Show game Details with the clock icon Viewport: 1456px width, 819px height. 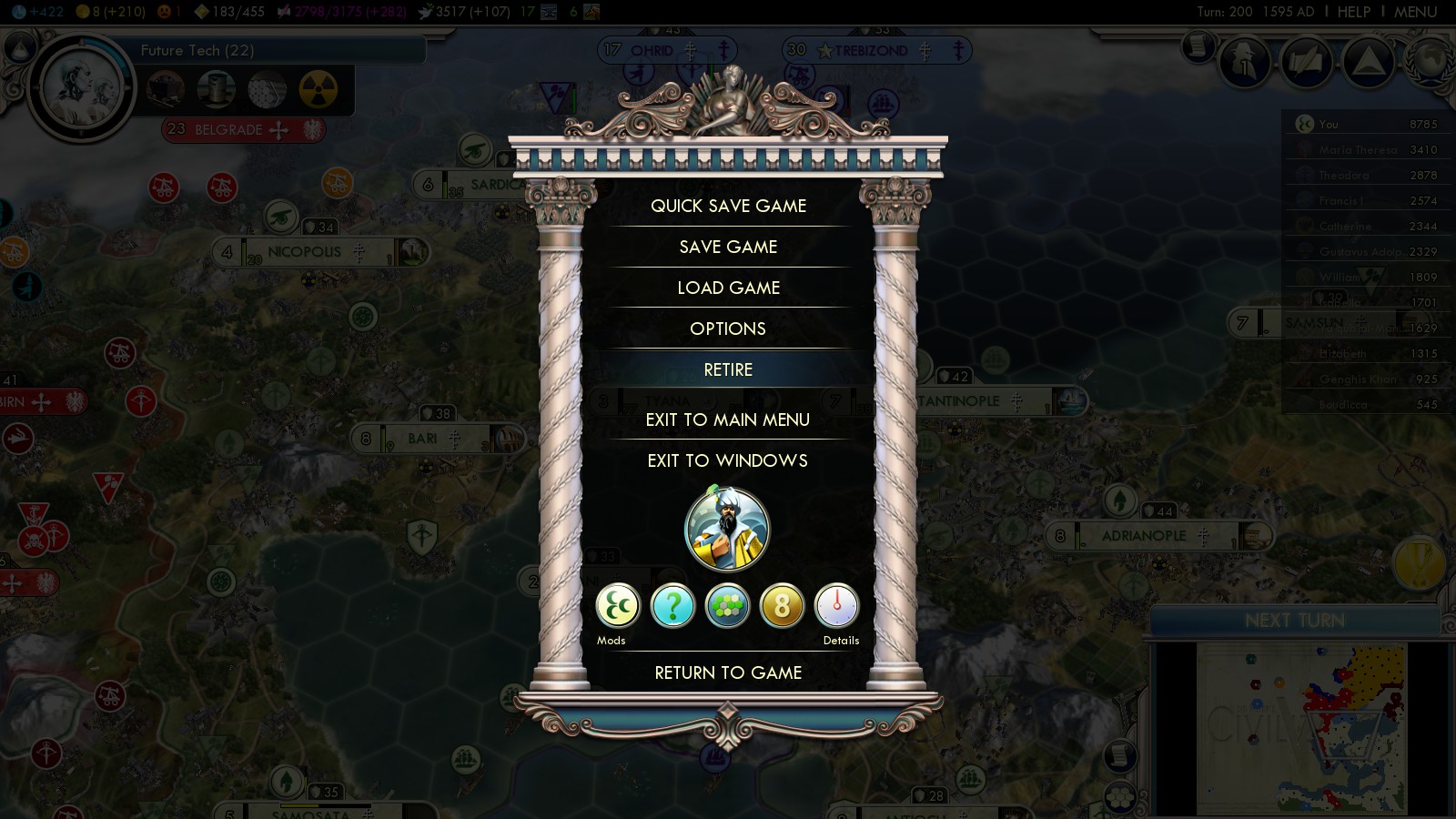[x=836, y=606]
